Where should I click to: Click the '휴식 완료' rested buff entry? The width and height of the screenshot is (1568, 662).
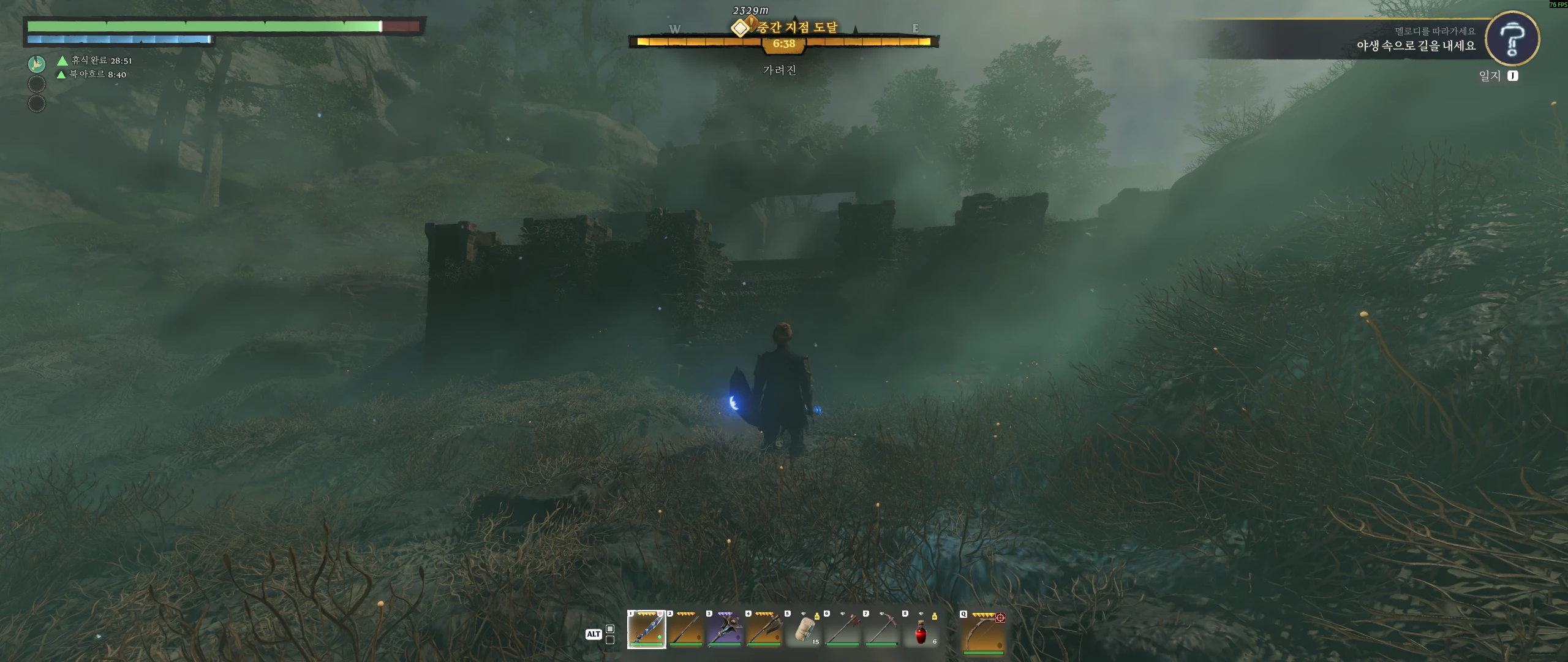pos(96,60)
